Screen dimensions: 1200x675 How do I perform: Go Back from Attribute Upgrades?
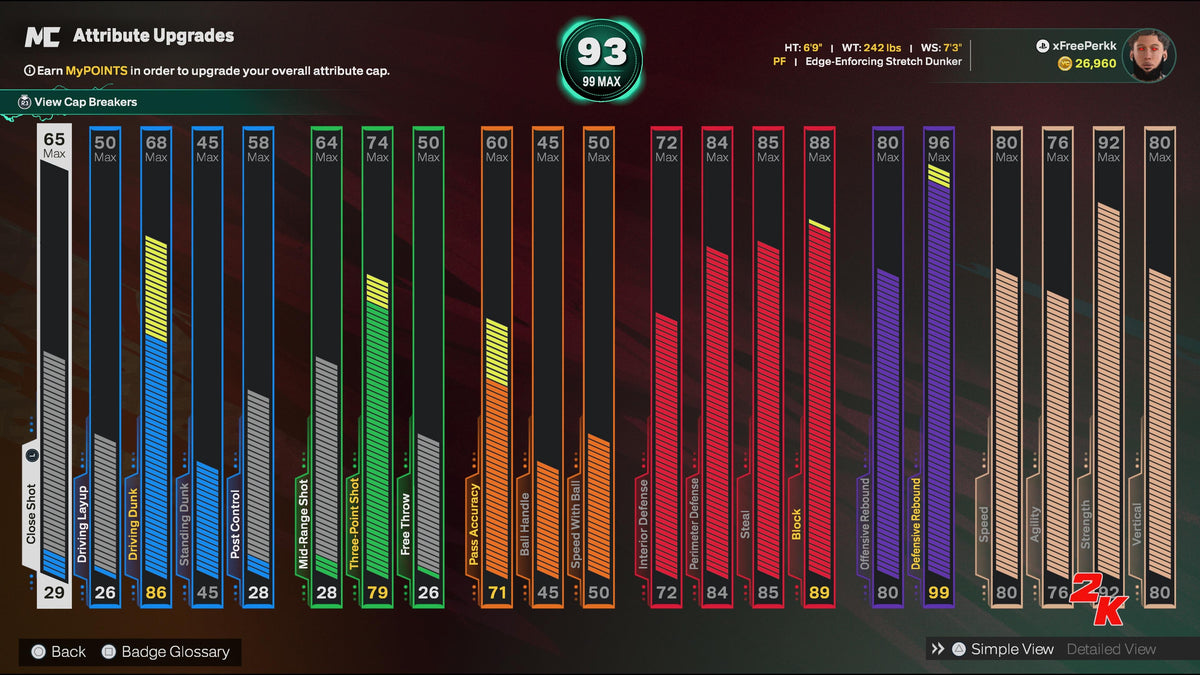point(59,652)
